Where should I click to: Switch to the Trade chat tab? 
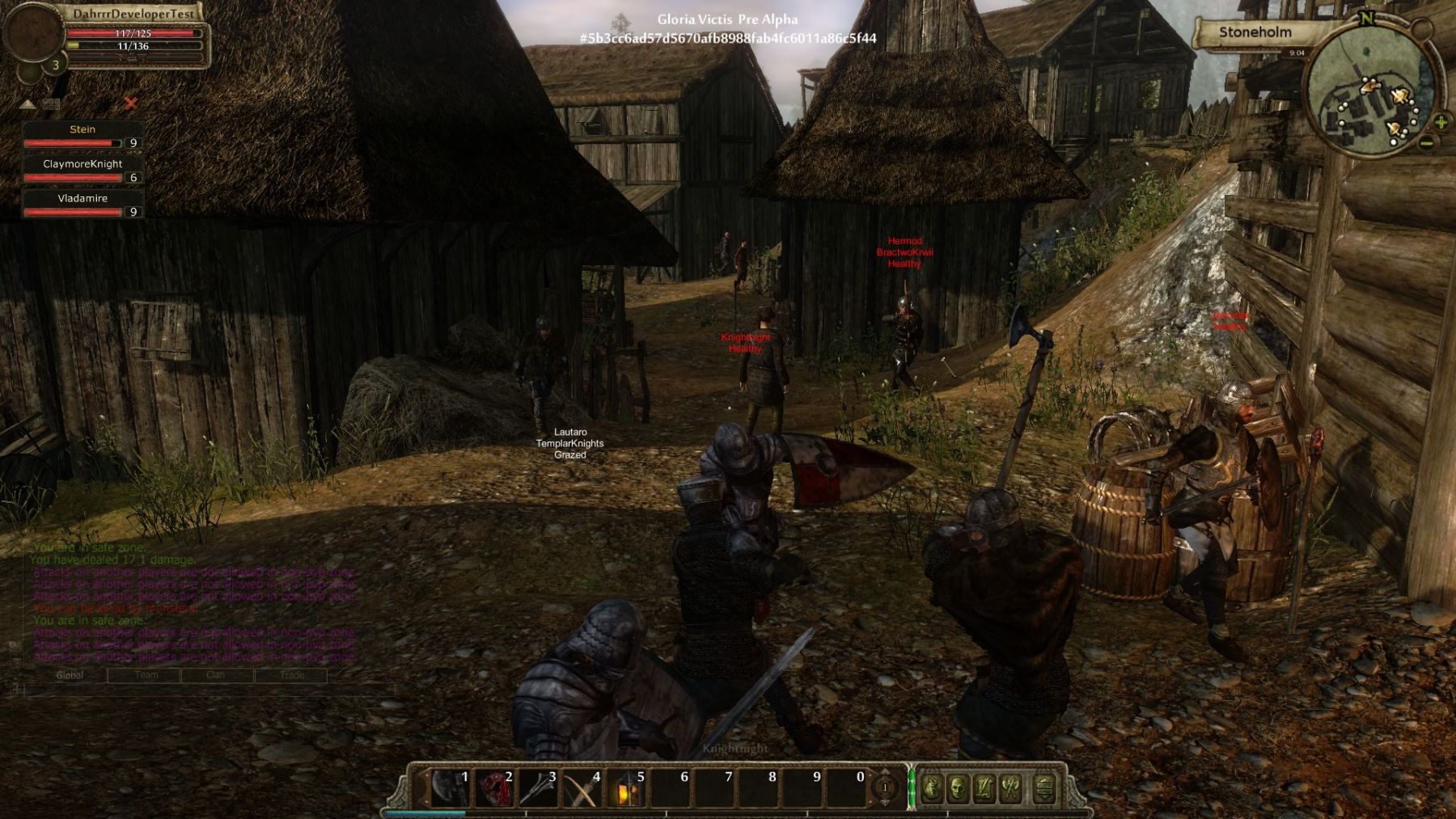292,675
